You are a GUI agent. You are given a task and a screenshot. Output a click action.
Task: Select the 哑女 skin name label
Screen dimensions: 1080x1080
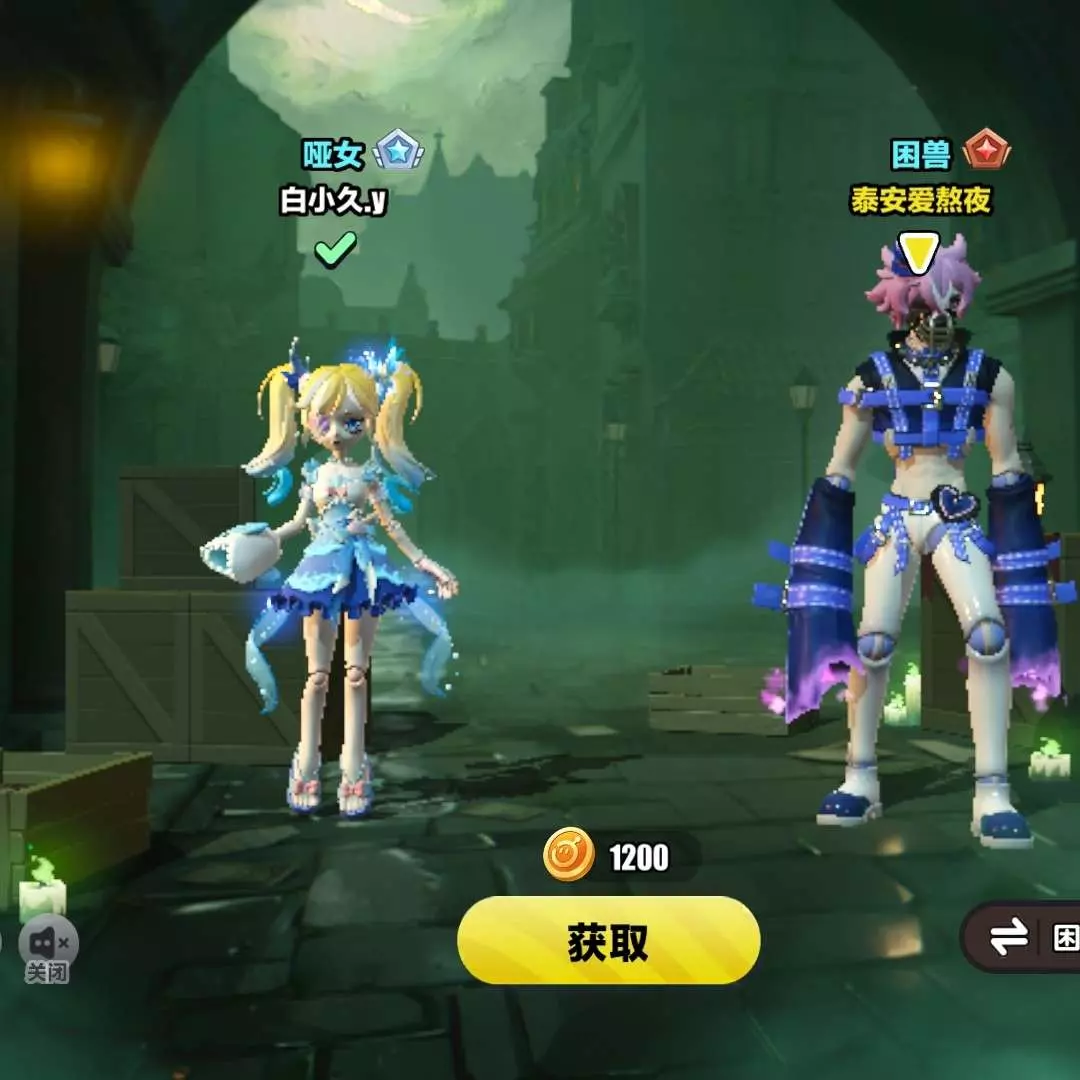[334, 153]
